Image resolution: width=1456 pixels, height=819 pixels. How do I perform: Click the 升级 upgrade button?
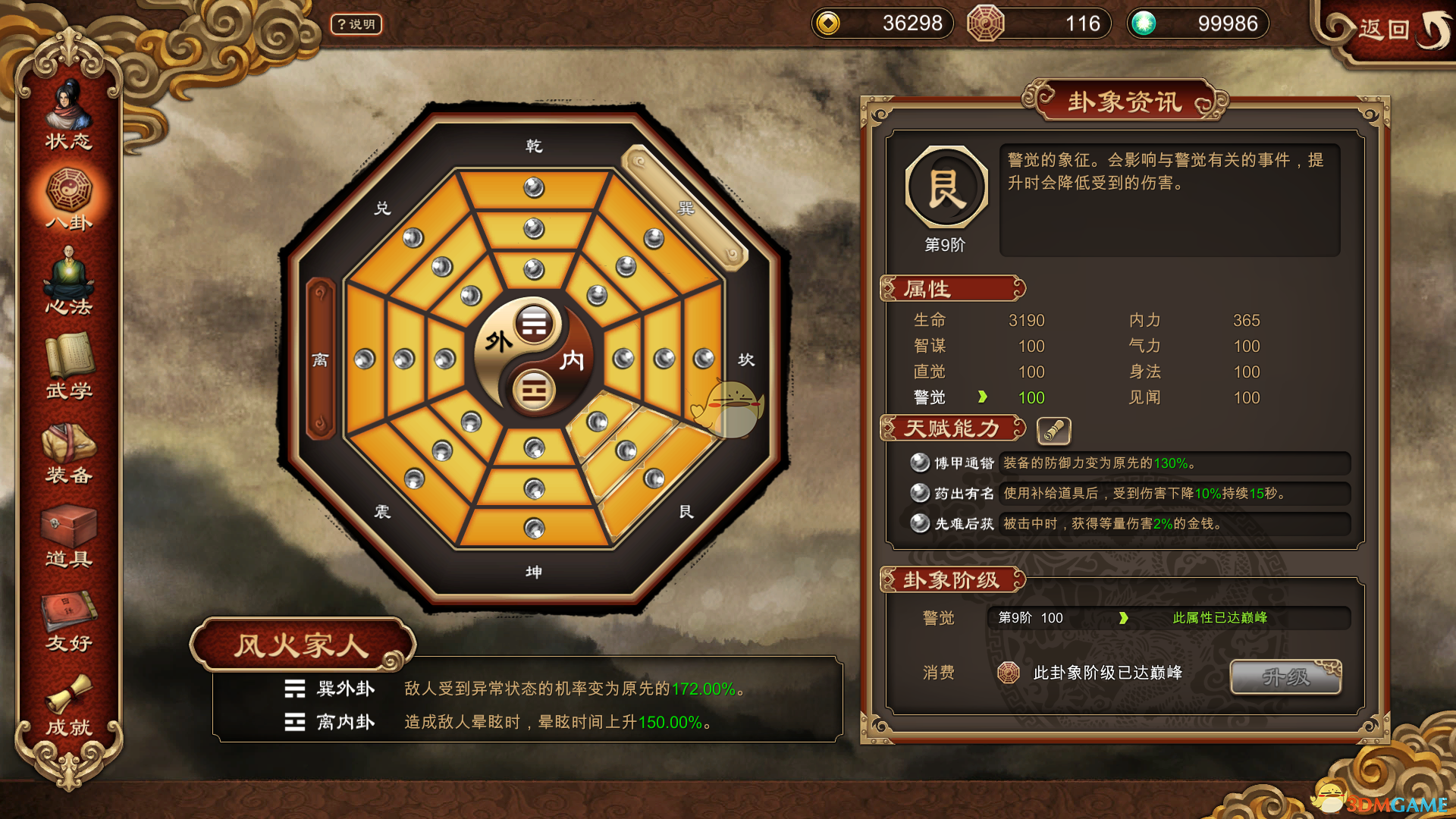coord(1285,676)
